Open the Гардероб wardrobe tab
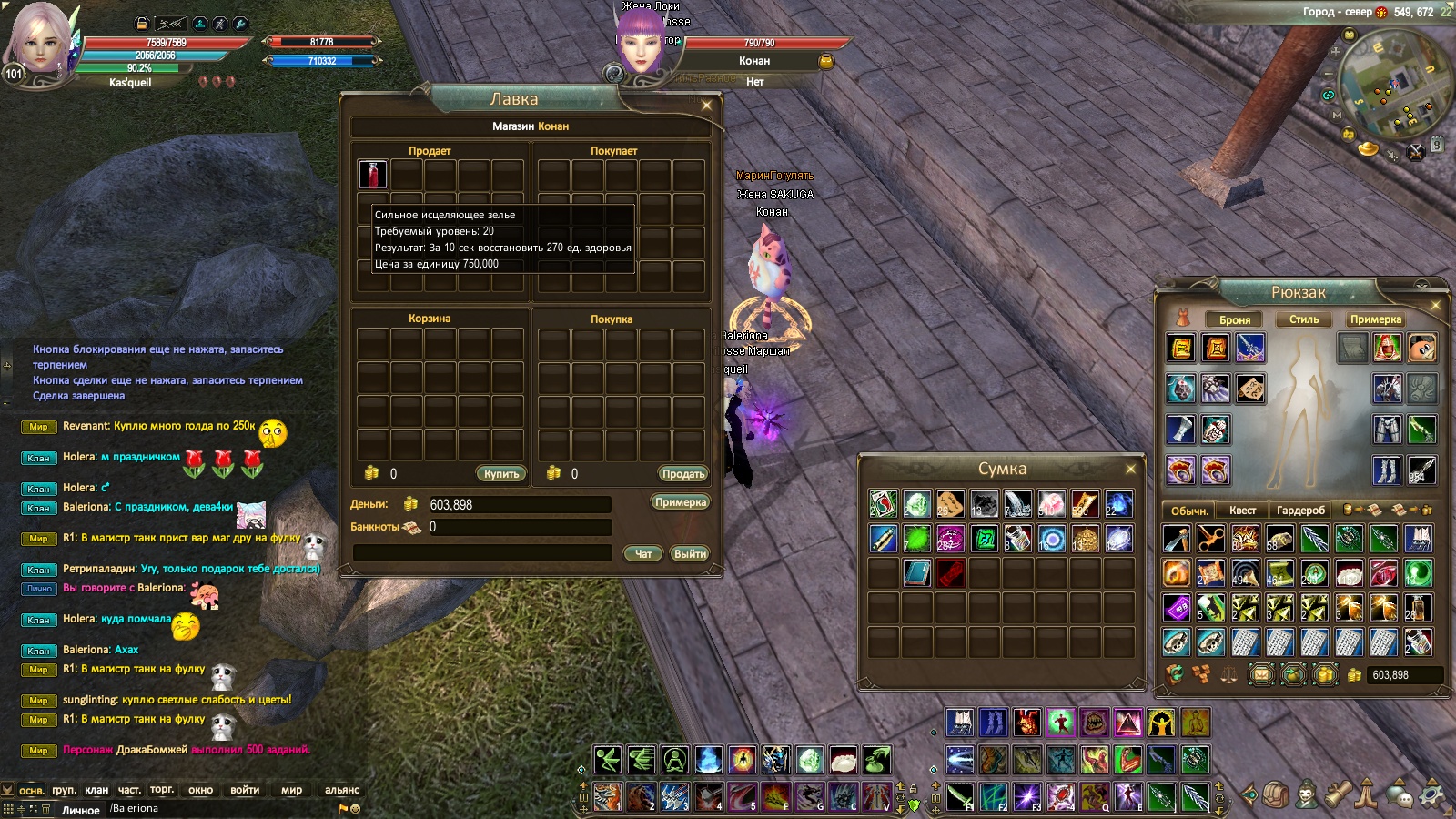This screenshot has height=819, width=1456. point(1300,511)
